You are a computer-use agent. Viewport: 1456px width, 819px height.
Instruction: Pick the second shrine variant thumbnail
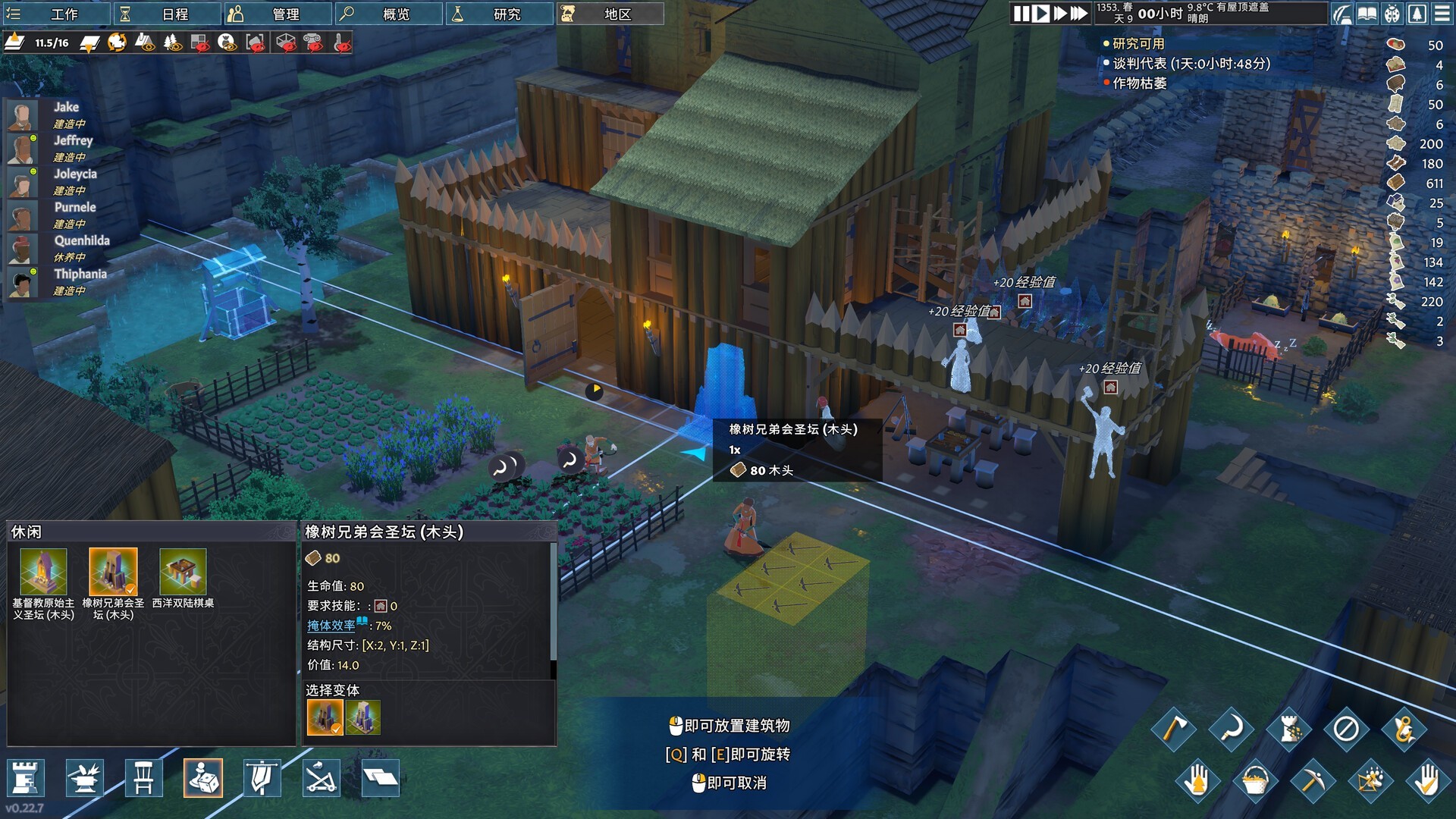[x=363, y=717]
